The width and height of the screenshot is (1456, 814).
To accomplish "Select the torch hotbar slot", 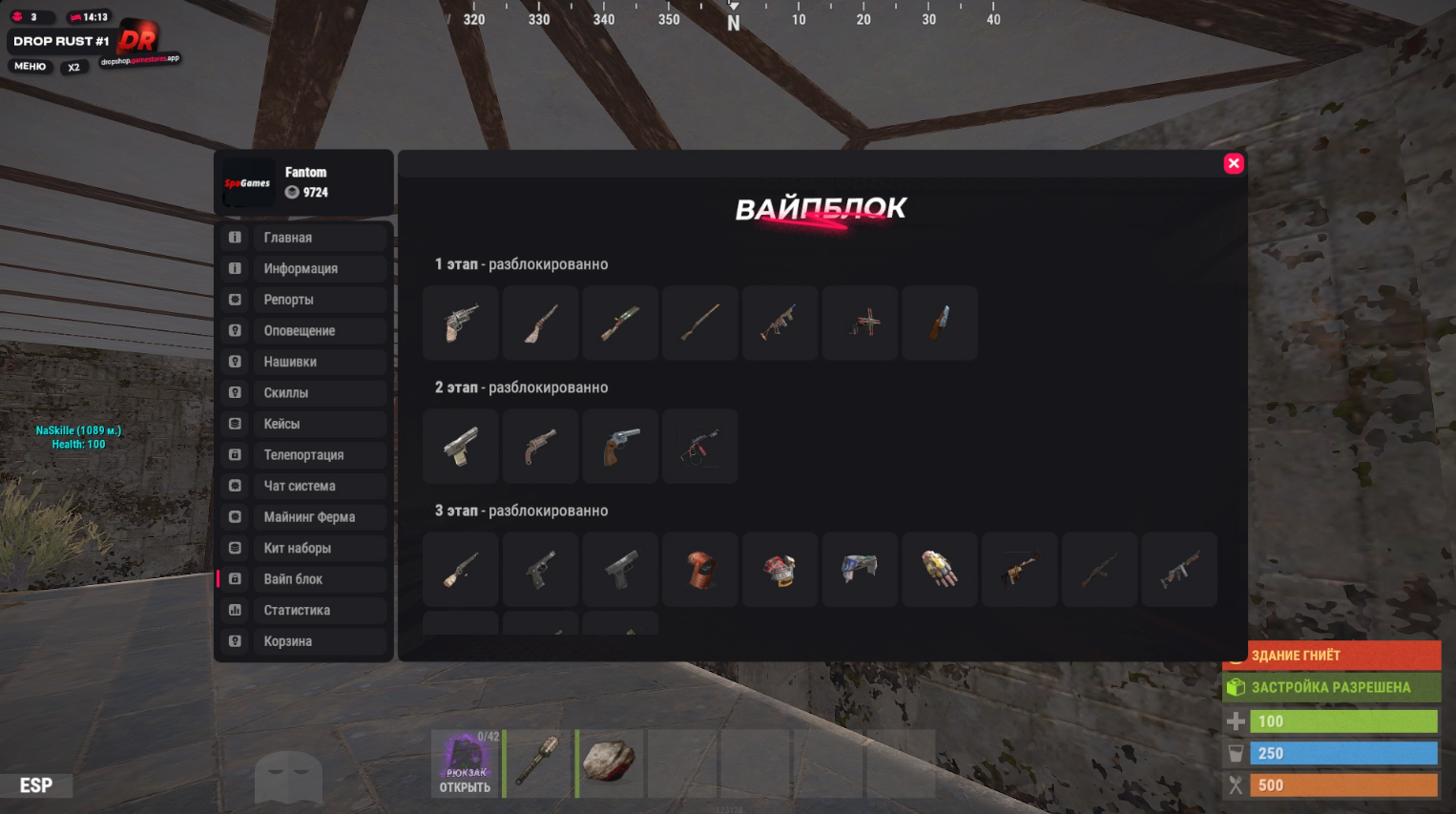I will coord(538,763).
